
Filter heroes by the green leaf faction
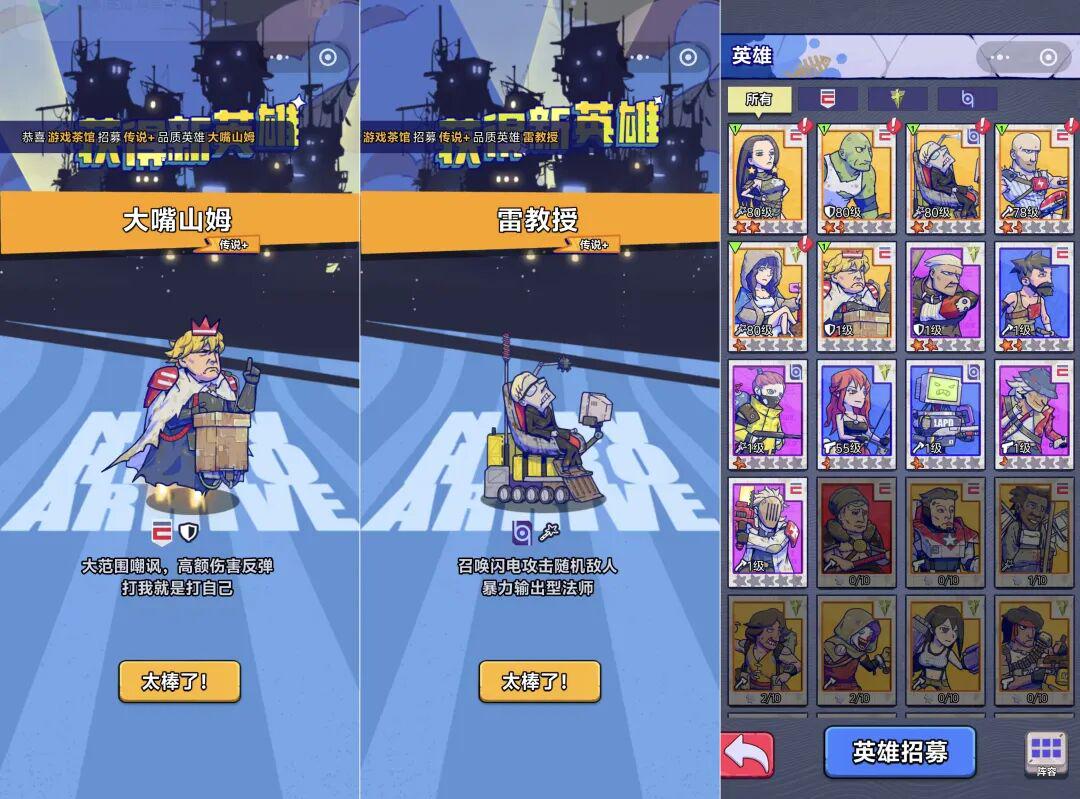pyautogui.click(x=897, y=99)
